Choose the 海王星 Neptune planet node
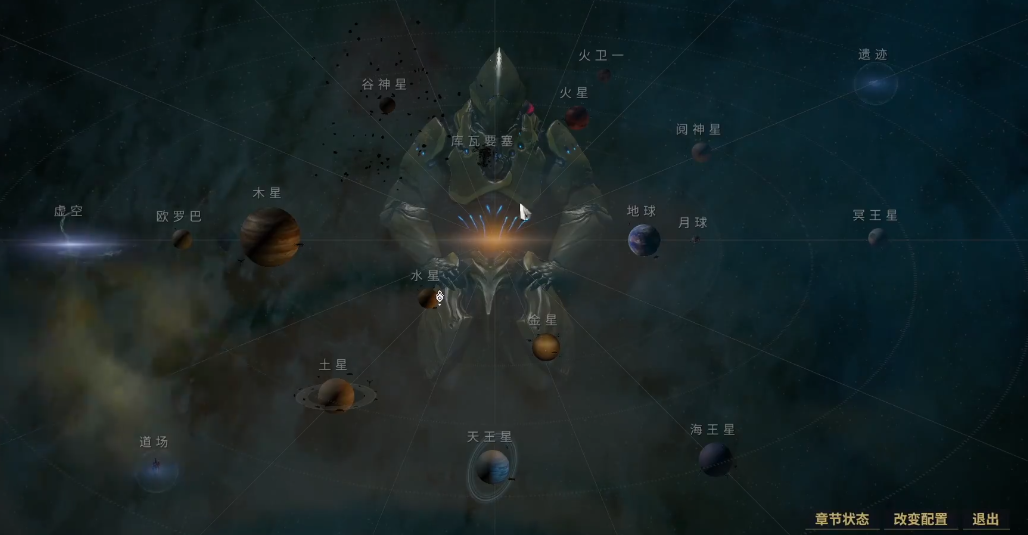 tap(715, 459)
